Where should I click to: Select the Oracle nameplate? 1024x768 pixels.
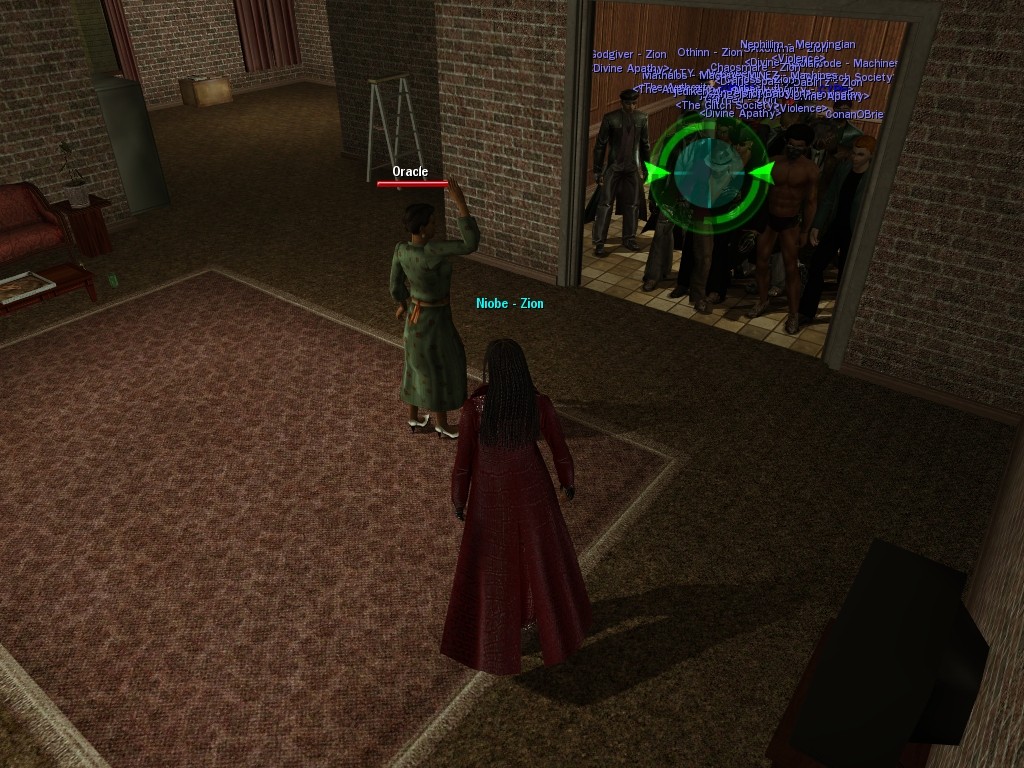(x=410, y=172)
